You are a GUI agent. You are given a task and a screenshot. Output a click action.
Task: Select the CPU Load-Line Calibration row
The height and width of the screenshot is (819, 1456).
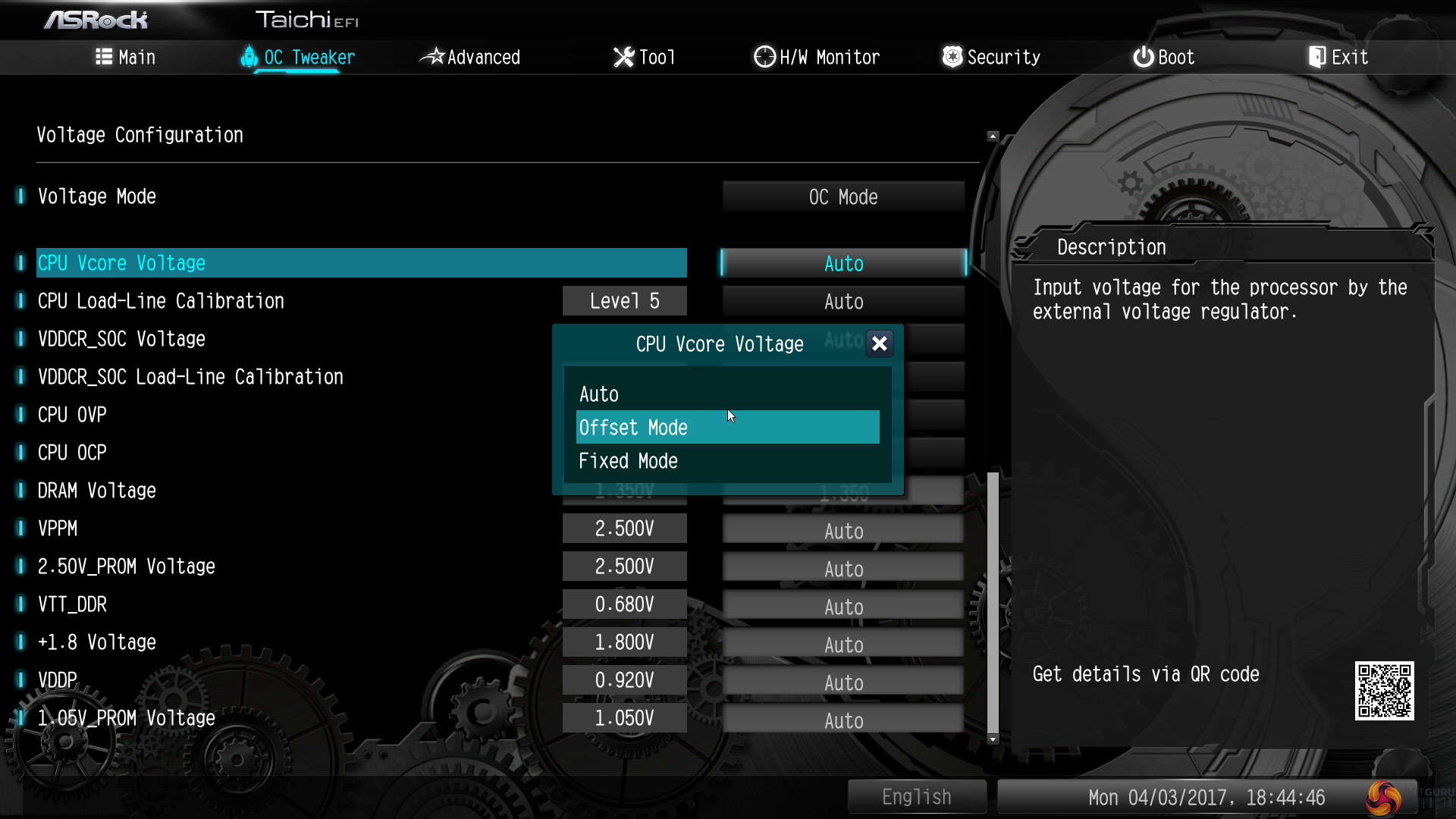(x=161, y=301)
